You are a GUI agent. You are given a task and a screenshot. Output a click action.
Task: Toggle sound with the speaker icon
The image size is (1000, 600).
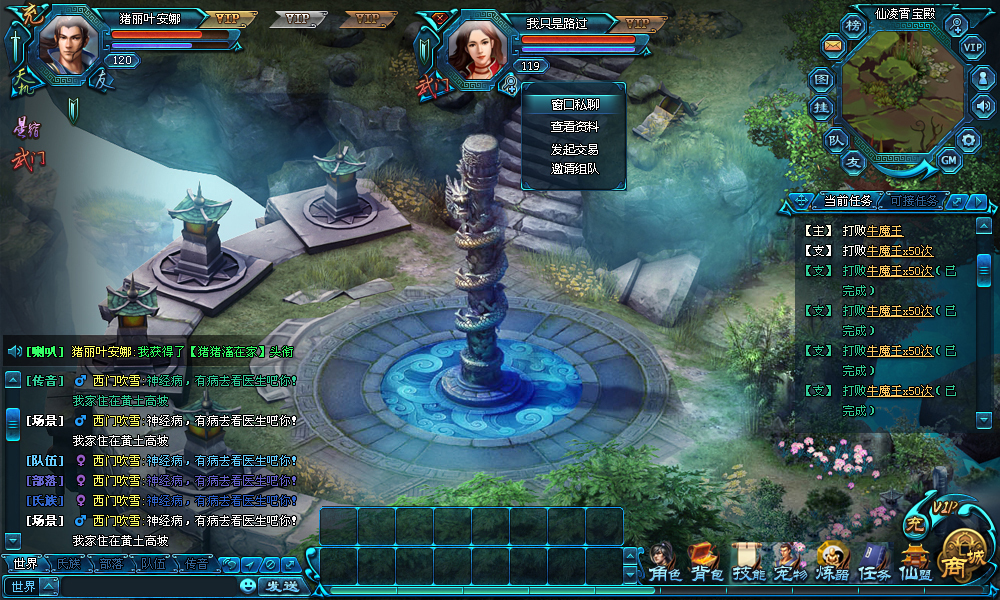tap(982, 106)
